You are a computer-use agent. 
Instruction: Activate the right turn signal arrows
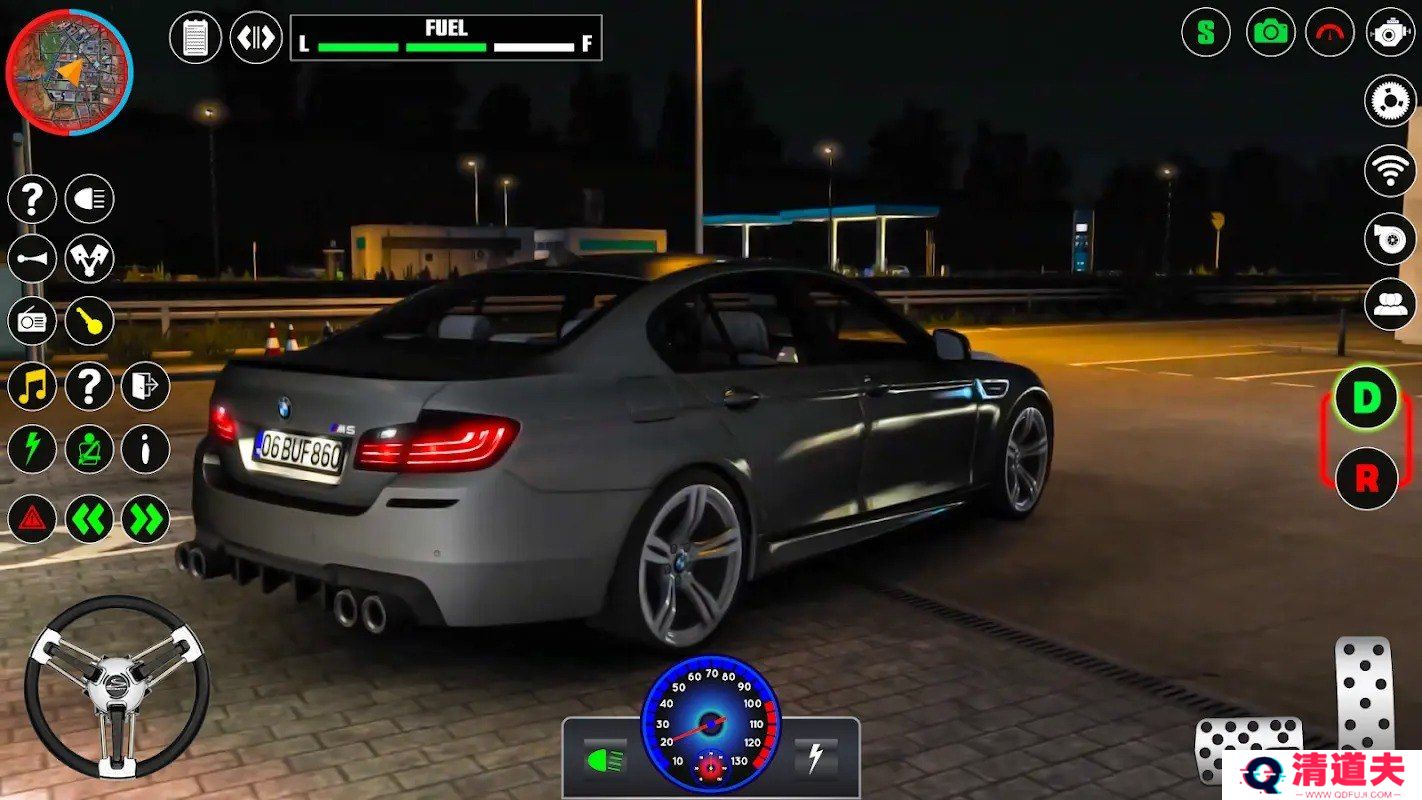point(146,519)
